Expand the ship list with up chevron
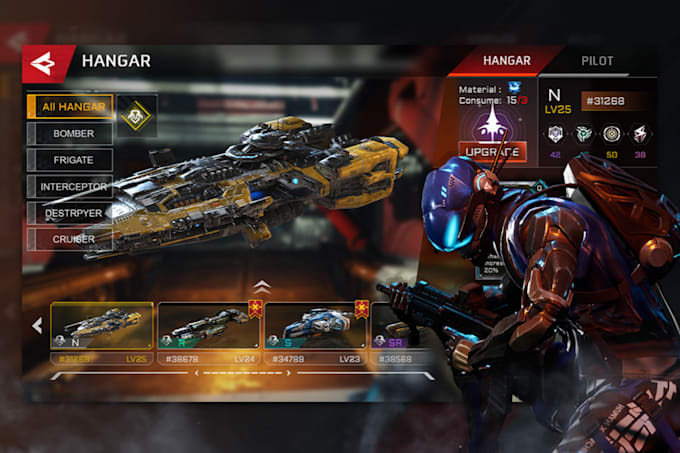Screen dimensions: 680x453 [262, 286]
